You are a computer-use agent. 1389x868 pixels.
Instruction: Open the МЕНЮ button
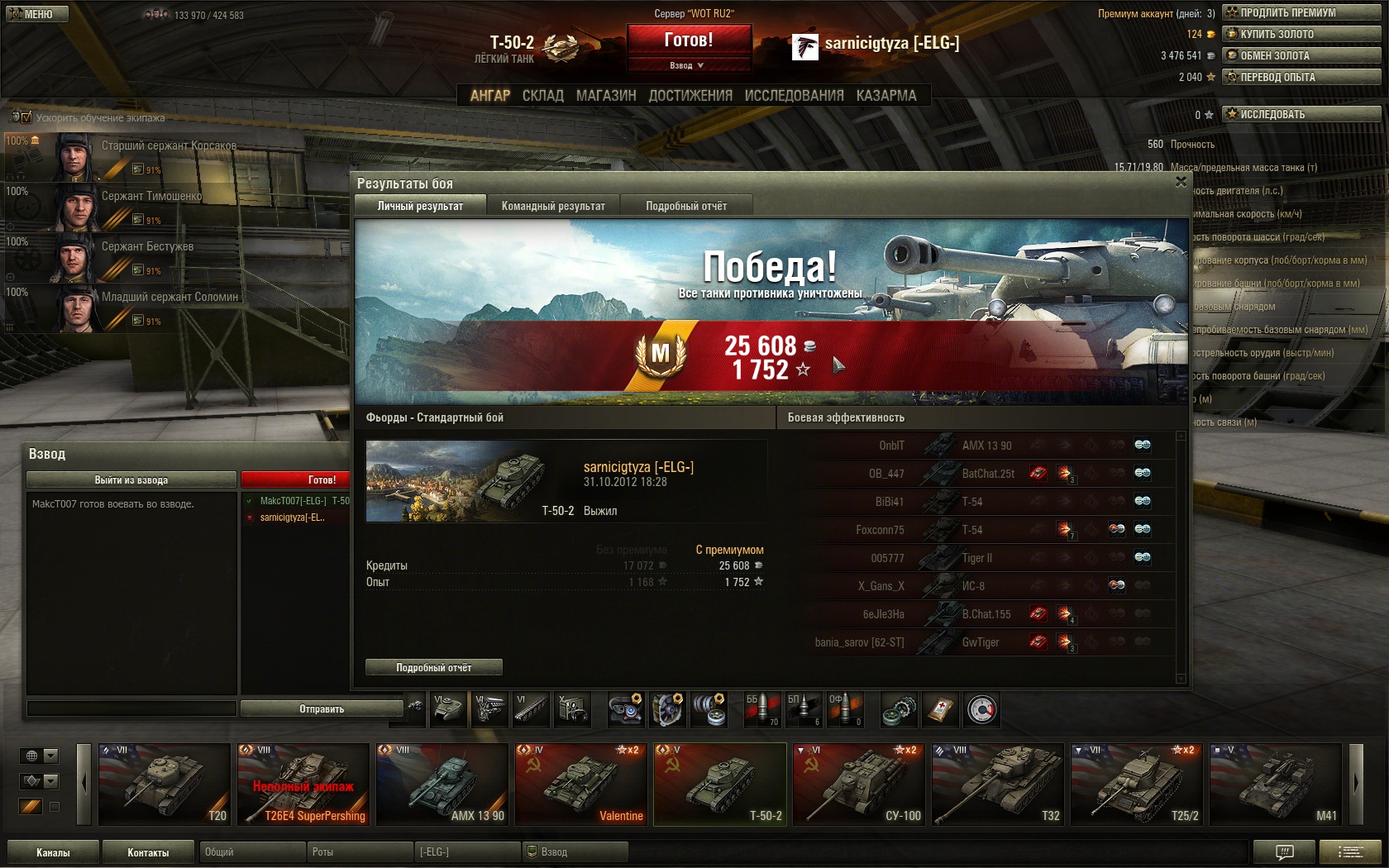[x=35, y=14]
